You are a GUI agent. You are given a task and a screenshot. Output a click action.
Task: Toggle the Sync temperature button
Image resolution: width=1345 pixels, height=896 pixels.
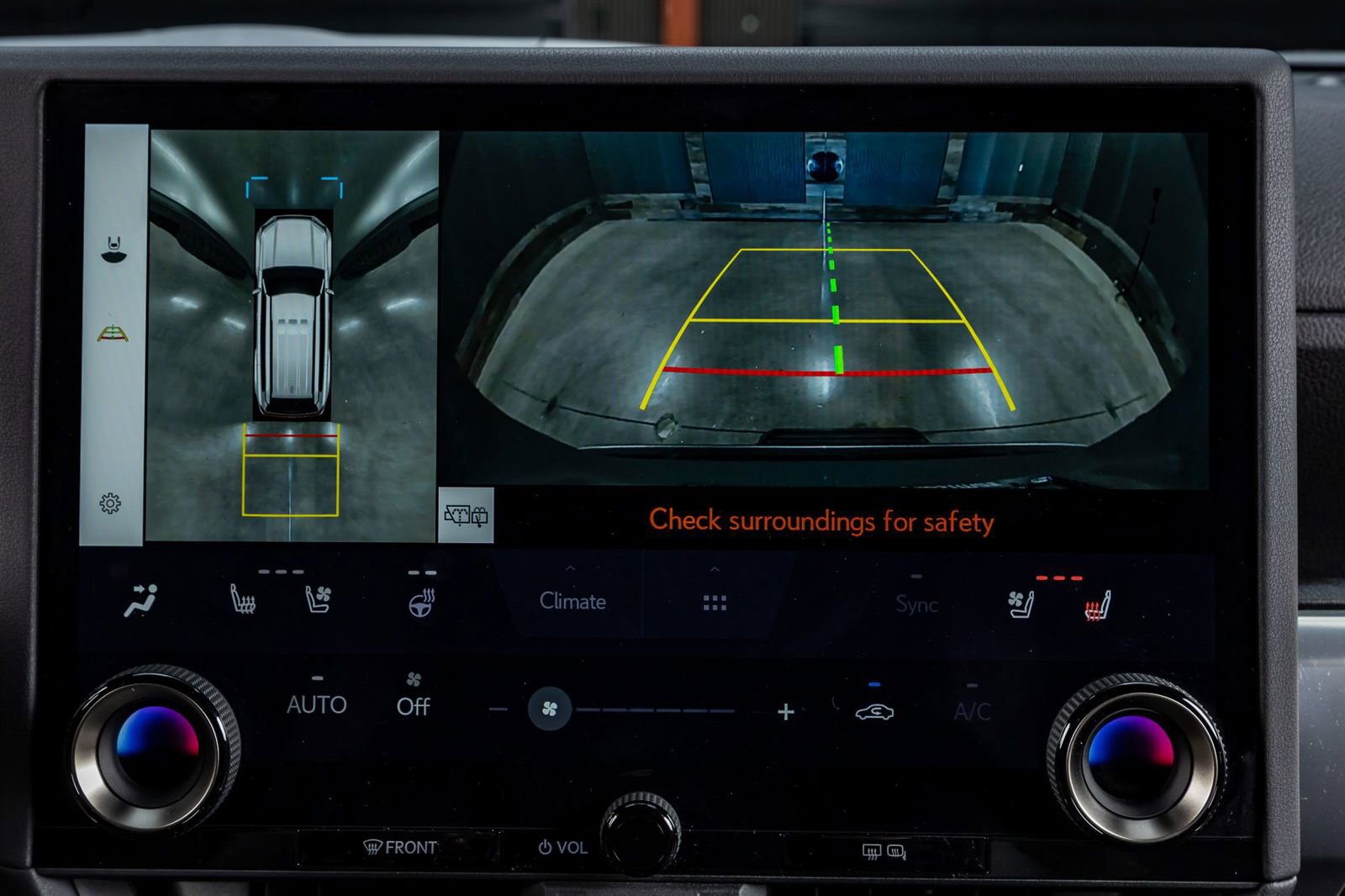pos(916,604)
